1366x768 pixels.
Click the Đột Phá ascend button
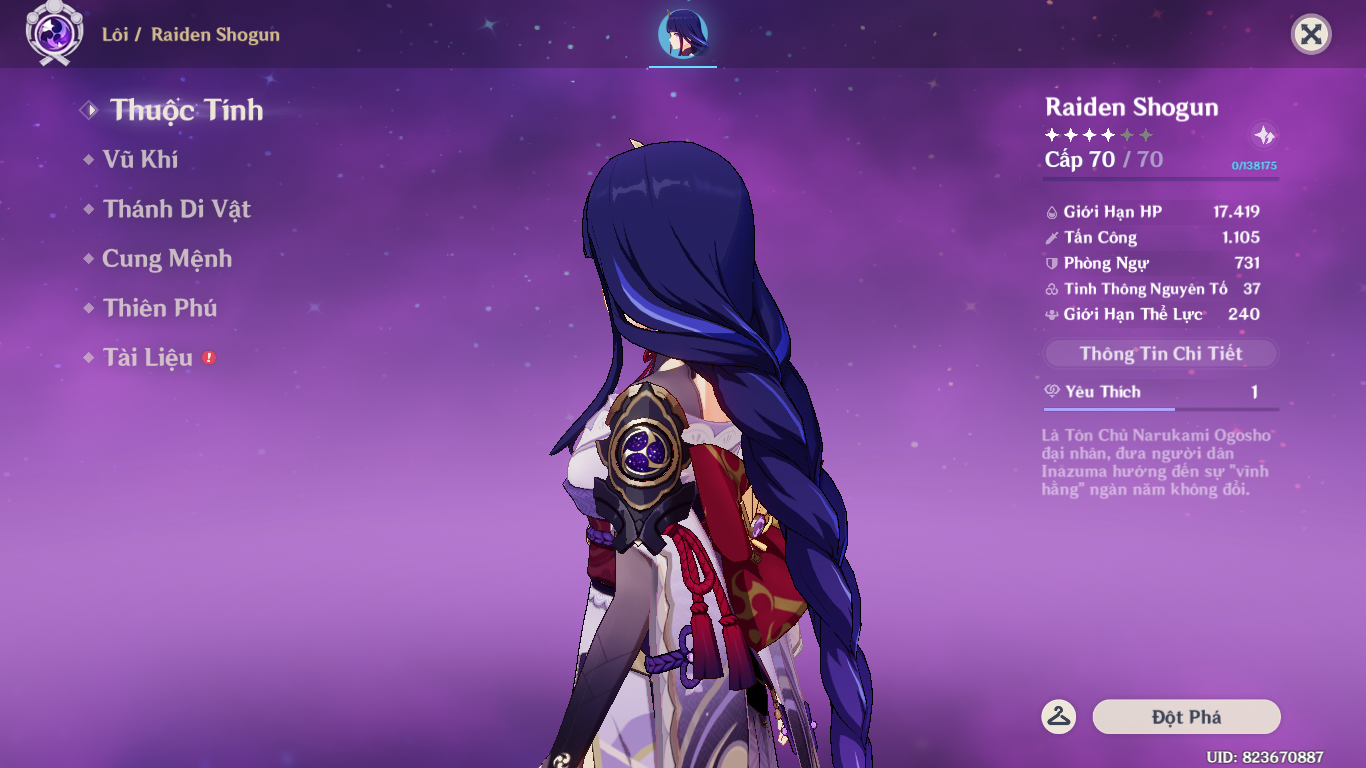(1186, 717)
